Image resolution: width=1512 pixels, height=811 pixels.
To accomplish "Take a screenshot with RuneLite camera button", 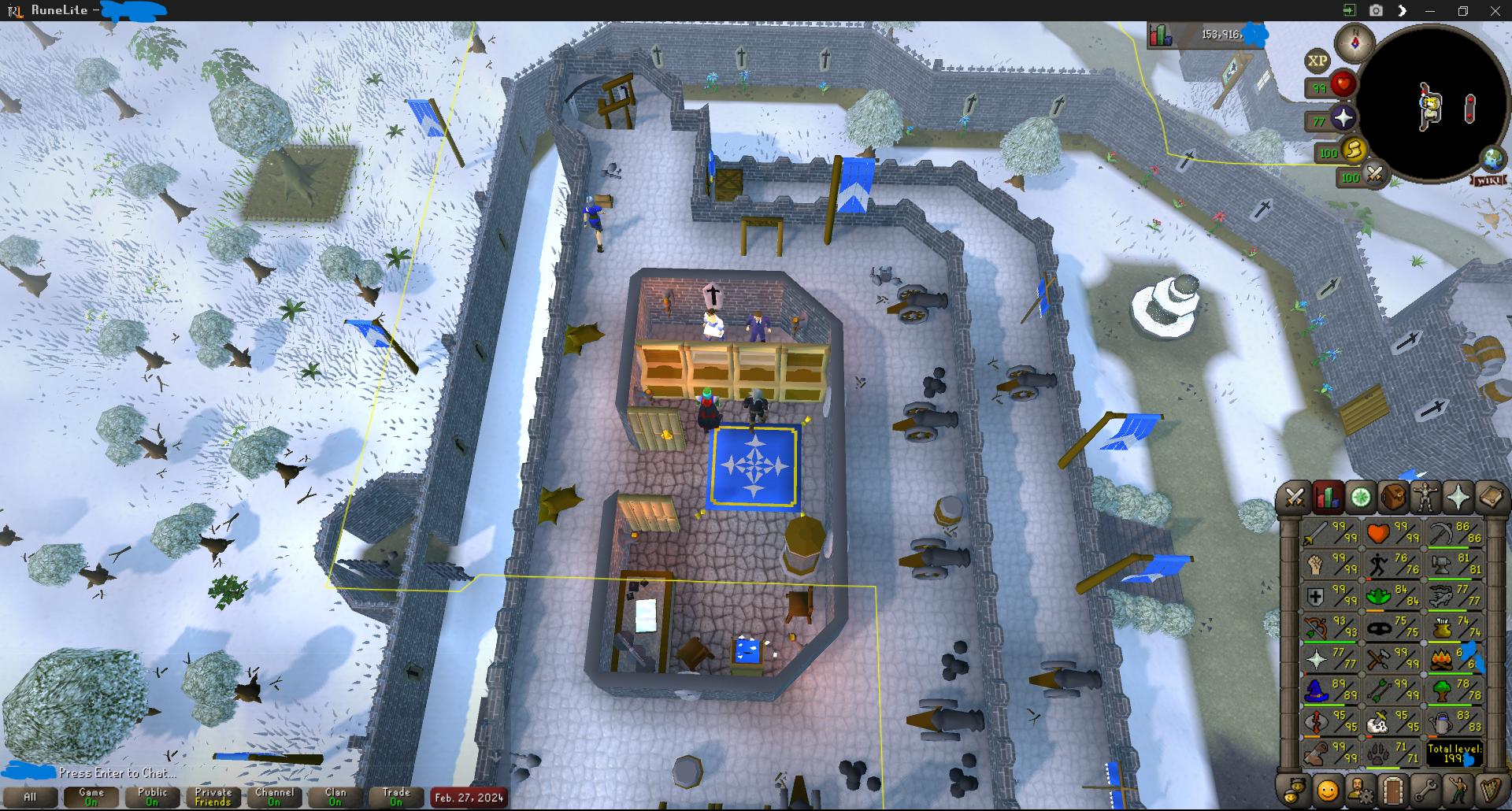I will [1376, 10].
